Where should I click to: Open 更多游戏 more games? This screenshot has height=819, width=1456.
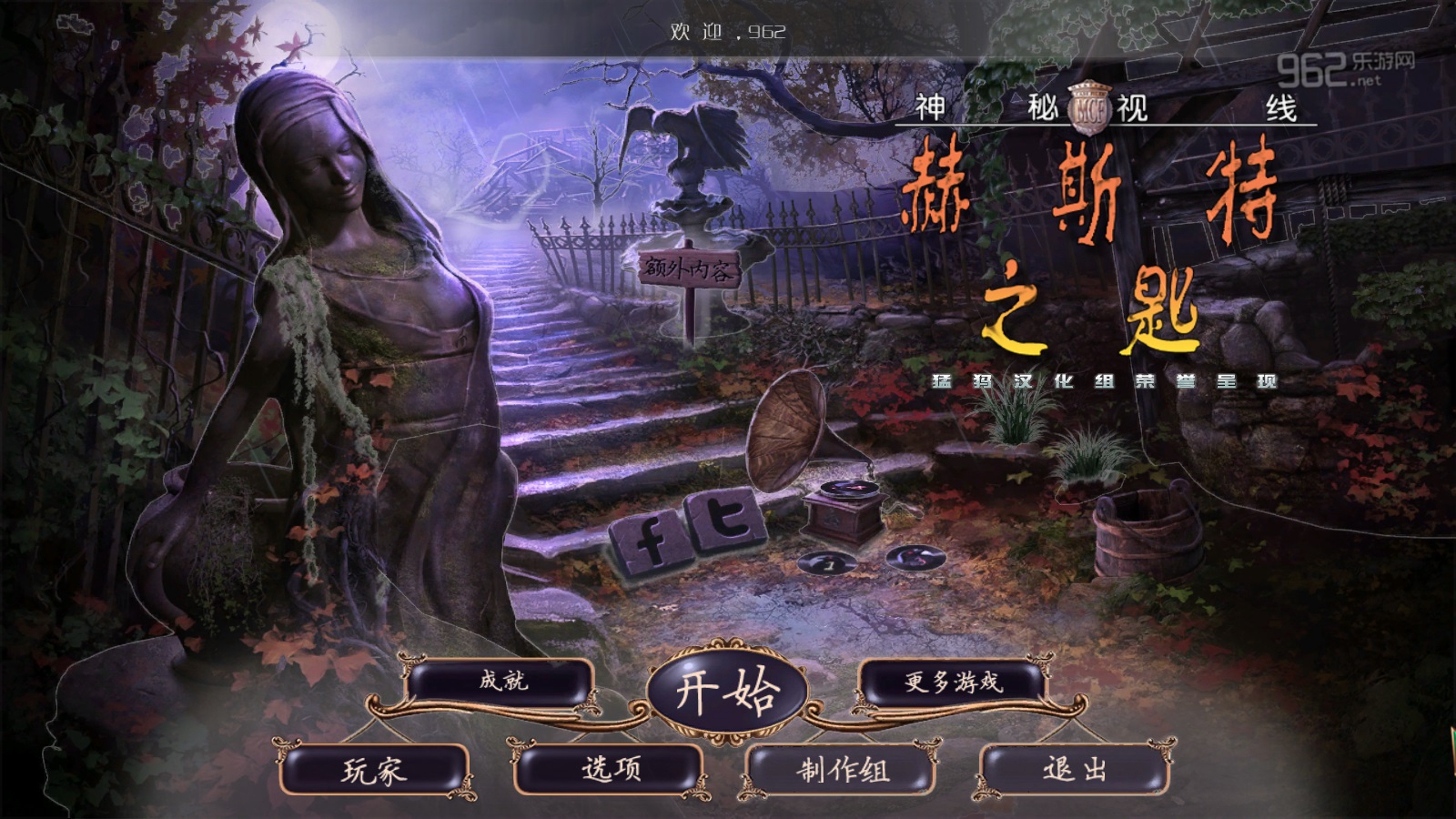click(952, 682)
